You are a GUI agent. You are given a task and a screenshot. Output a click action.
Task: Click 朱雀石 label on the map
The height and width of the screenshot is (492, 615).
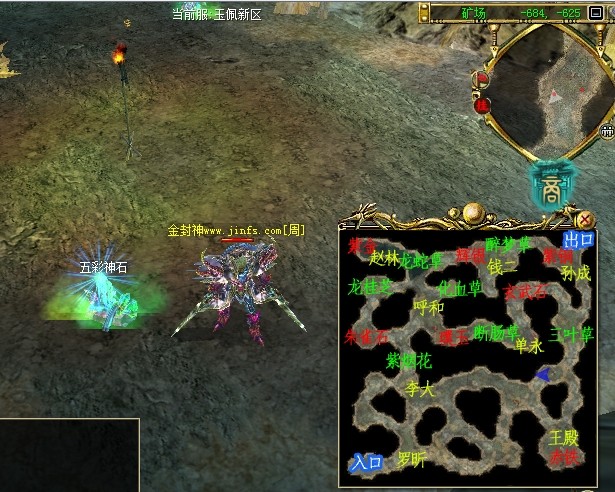(x=365, y=336)
